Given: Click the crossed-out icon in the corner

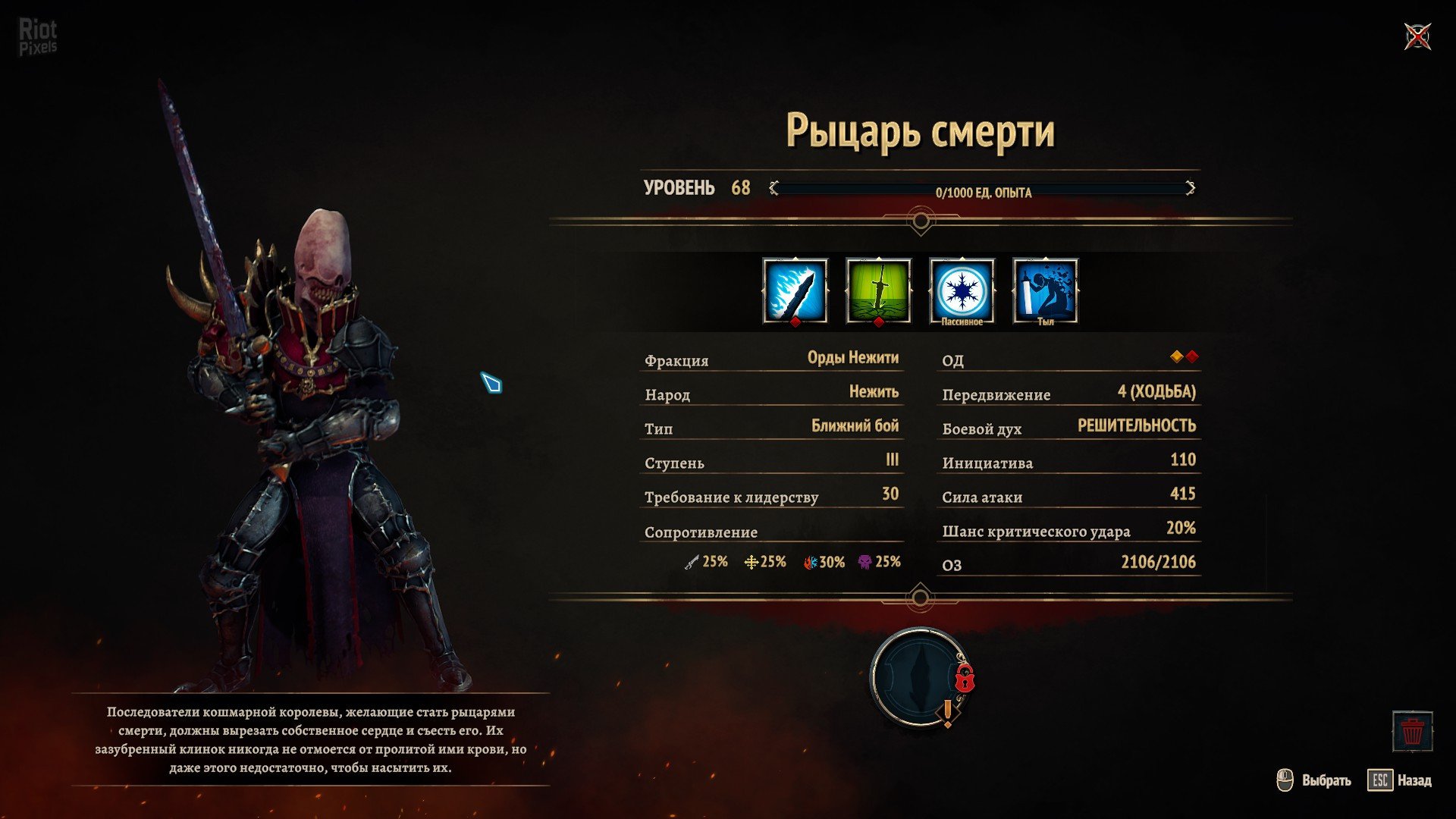Looking at the screenshot, I should [x=1417, y=36].
